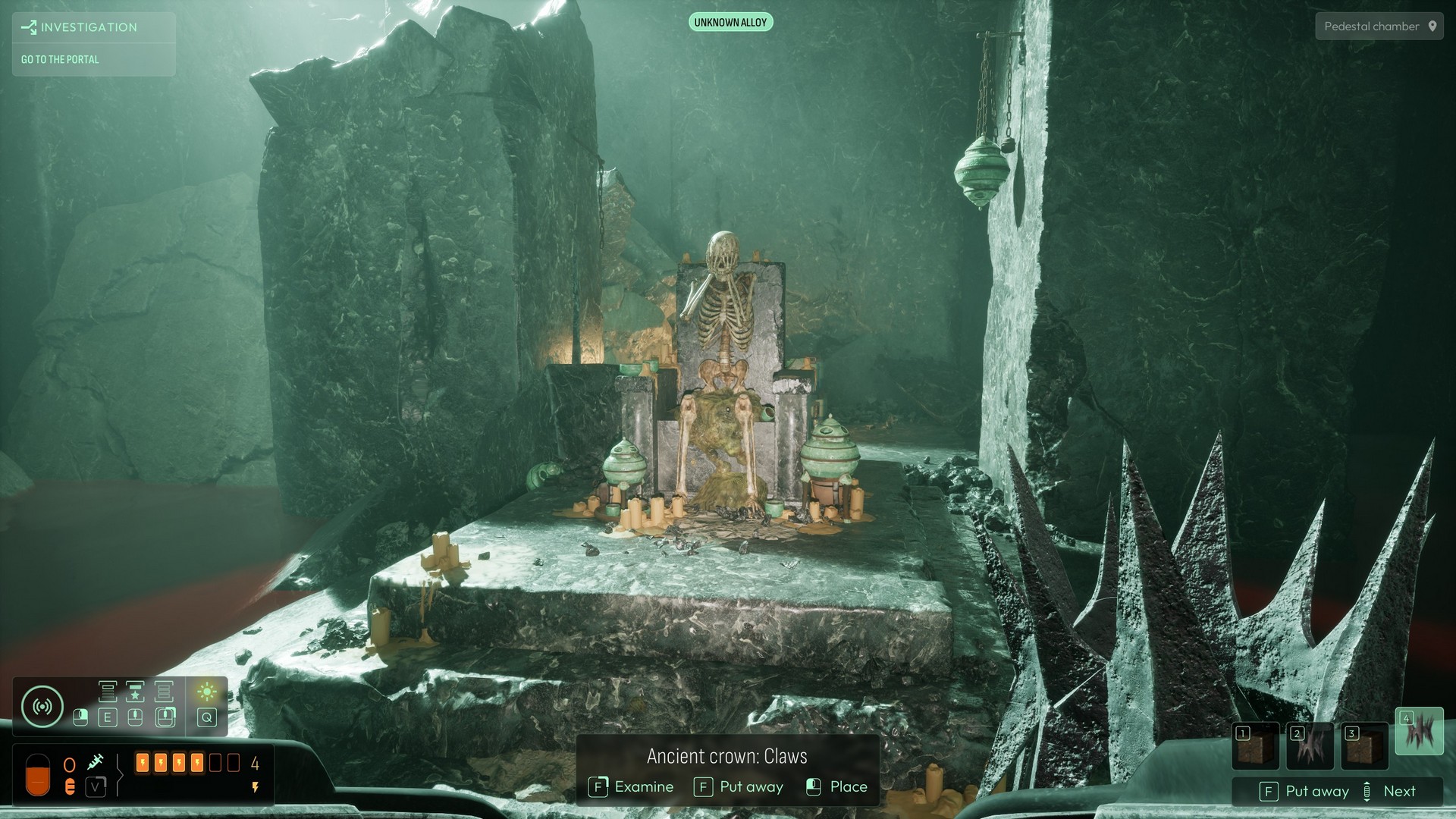Image resolution: width=1456 pixels, height=819 pixels.
Task: Click the E key interaction icon
Action: point(108,717)
